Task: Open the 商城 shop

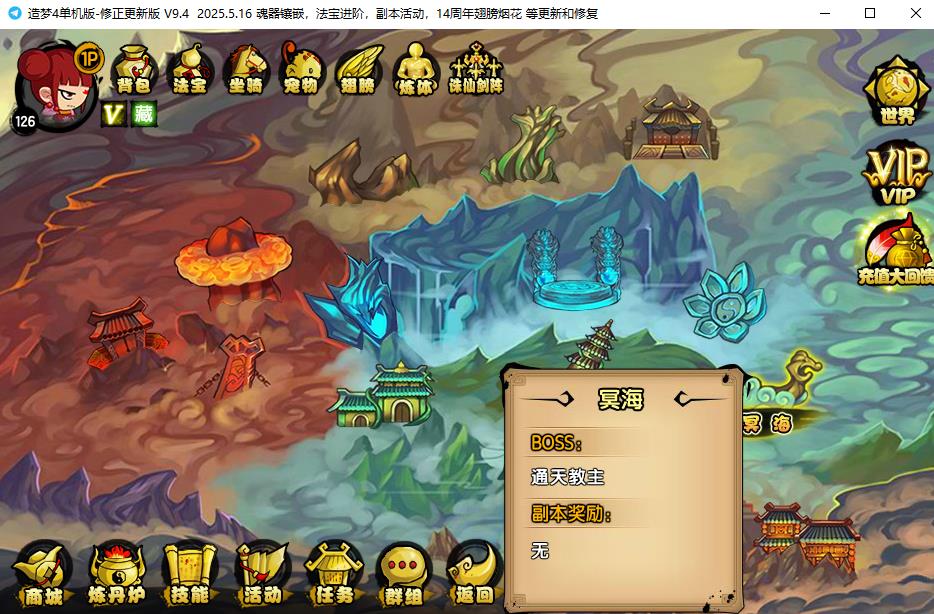Action: (44, 576)
